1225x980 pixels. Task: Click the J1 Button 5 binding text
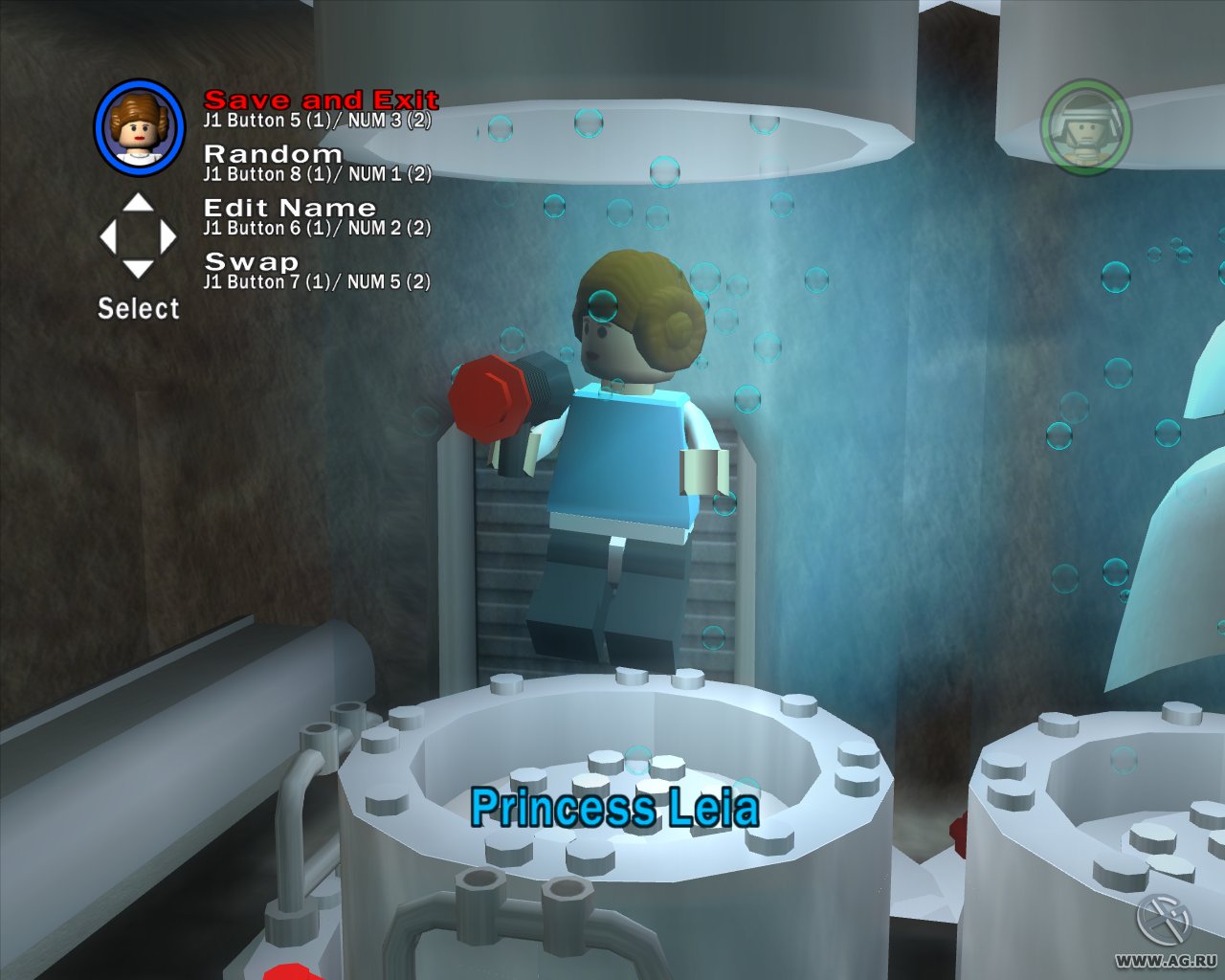pyautogui.click(x=316, y=122)
